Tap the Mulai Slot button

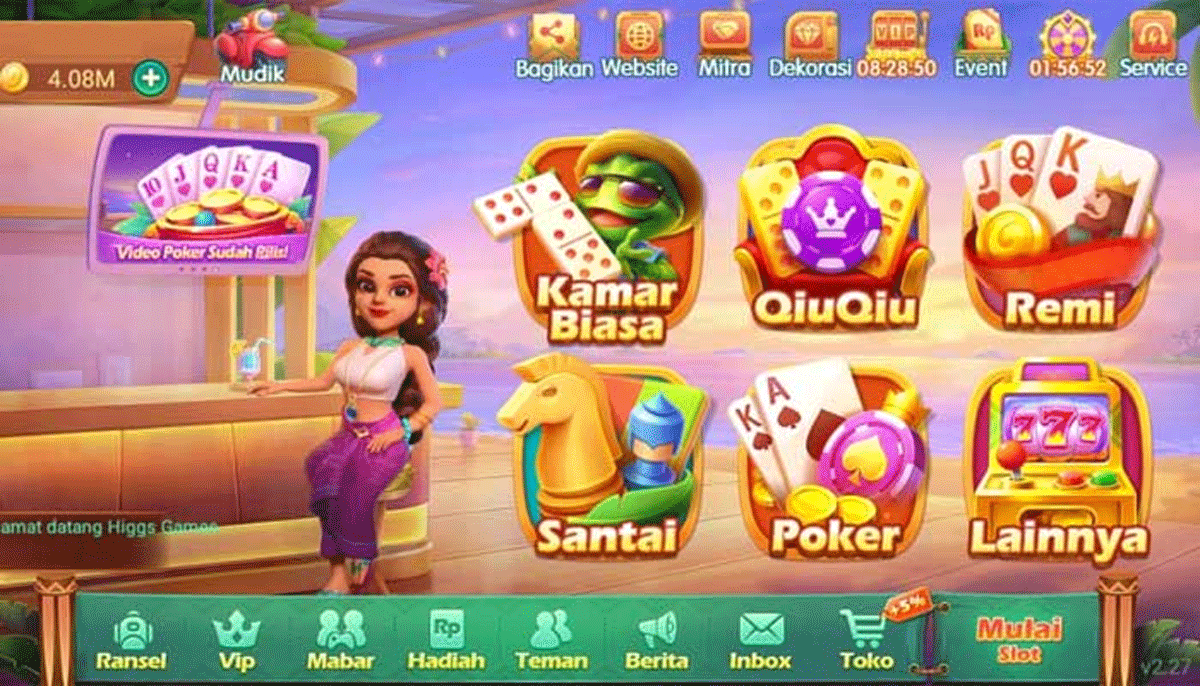pyautogui.click(x=1019, y=640)
